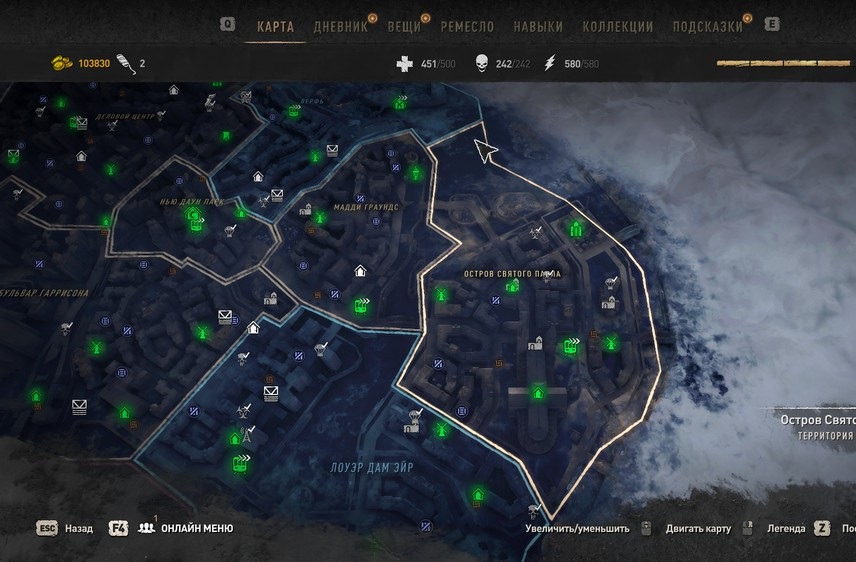Click the Назад back button
This screenshot has height=562, width=856.
[79, 528]
